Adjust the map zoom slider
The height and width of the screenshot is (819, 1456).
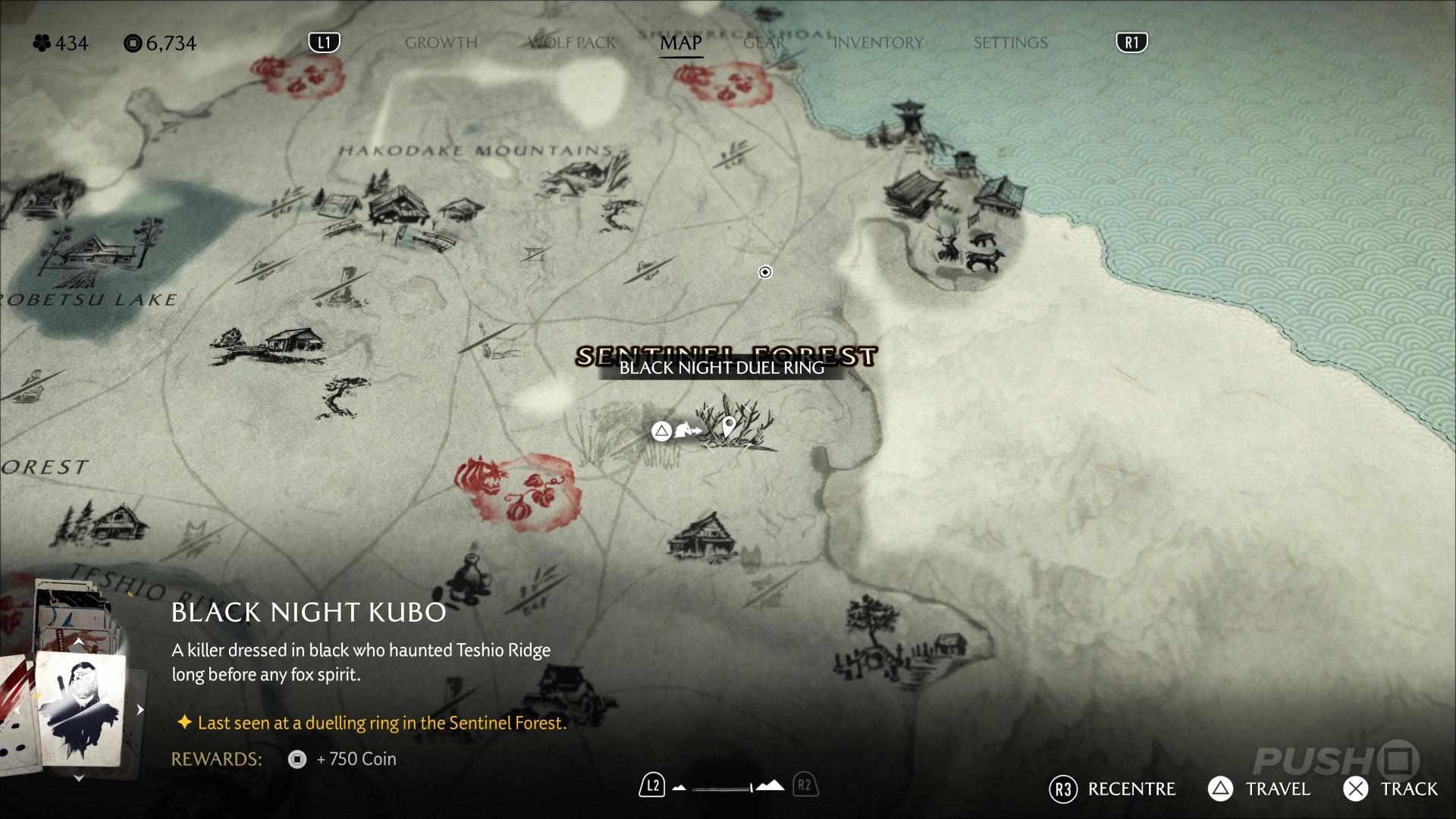pyautogui.click(x=724, y=788)
